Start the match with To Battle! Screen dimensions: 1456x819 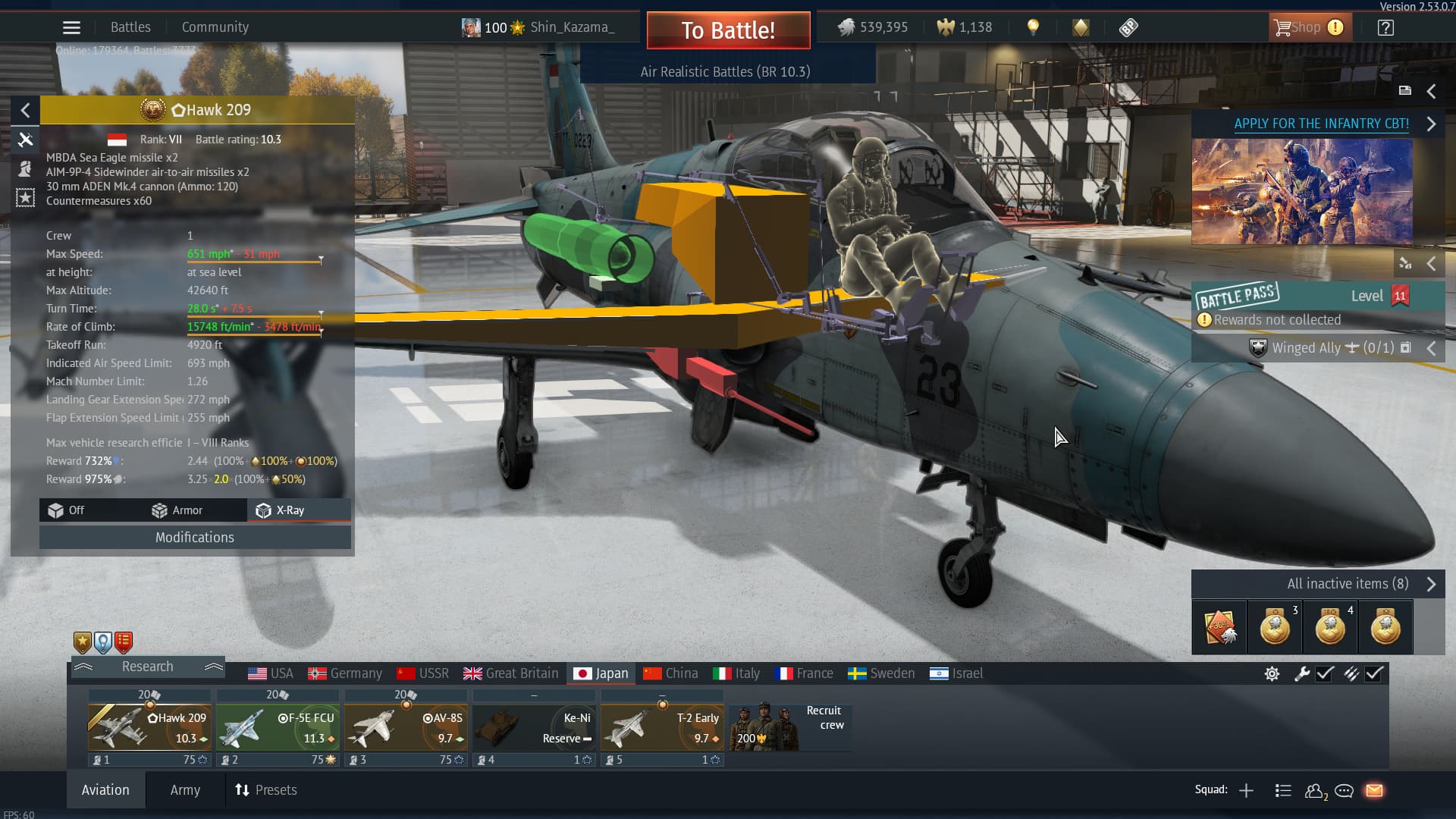pos(728,30)
